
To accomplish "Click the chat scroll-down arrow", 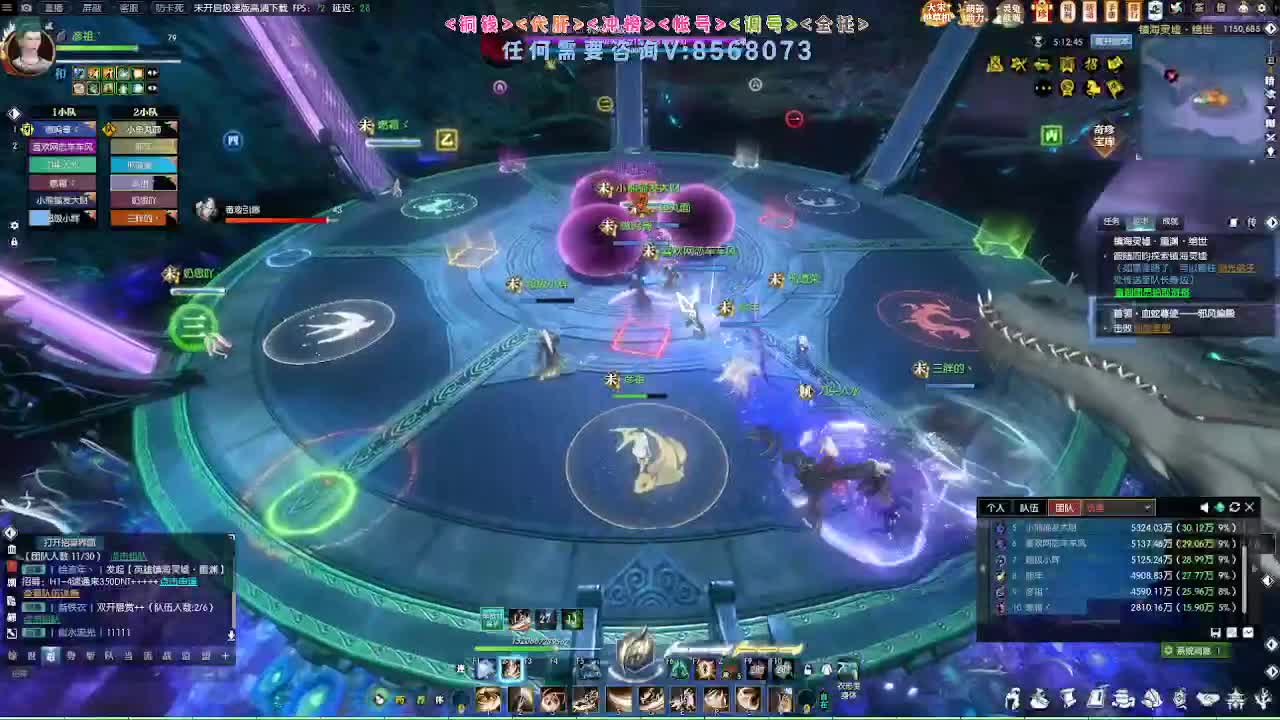I will (232, 634).
